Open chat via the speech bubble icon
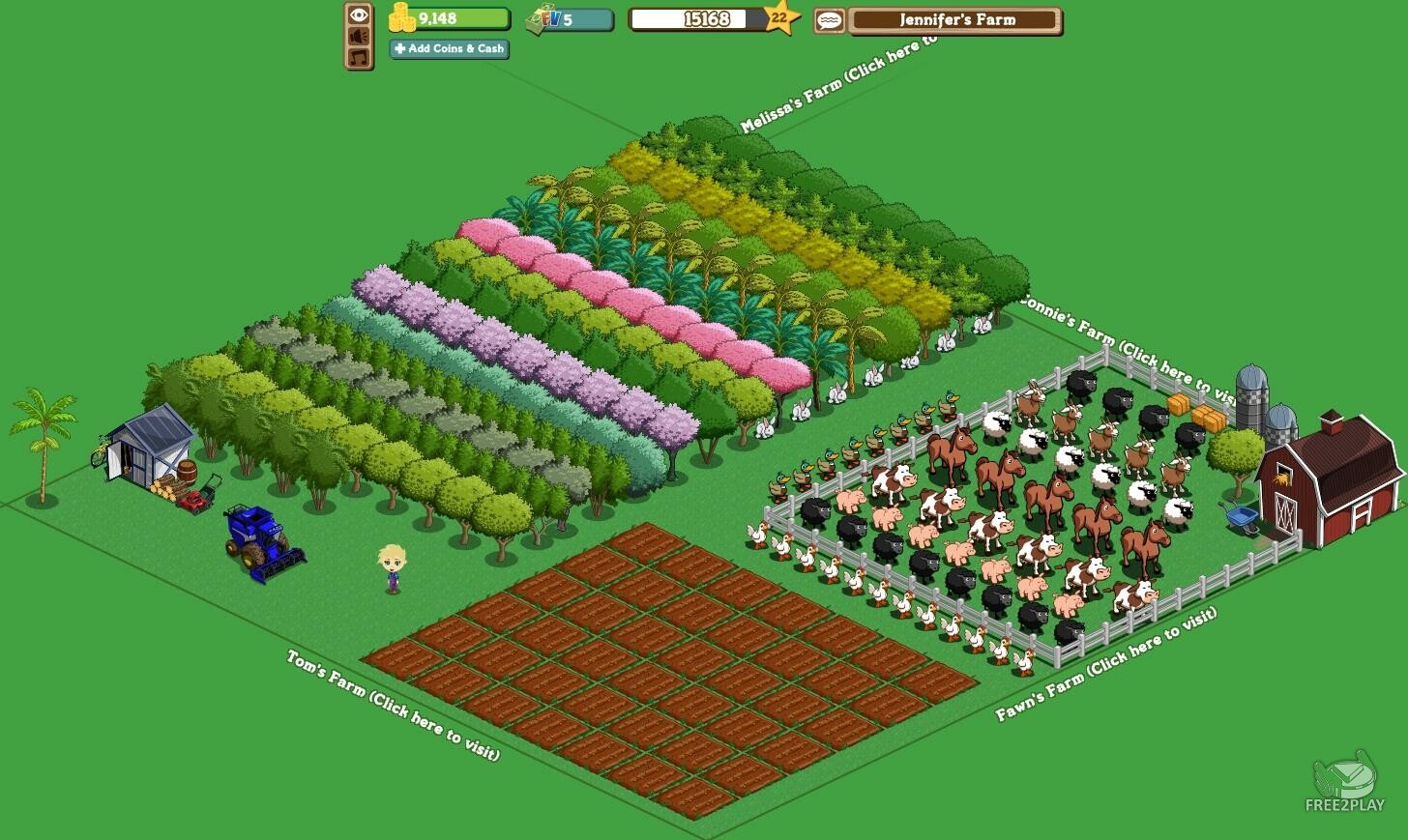 (829, 19)
